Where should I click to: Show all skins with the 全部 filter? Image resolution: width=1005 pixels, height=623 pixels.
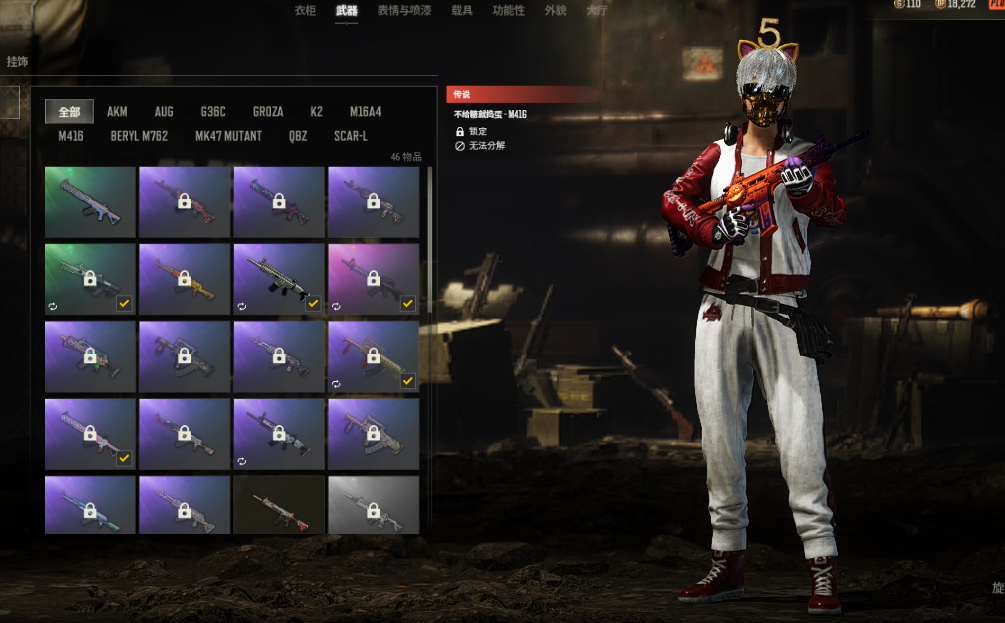coord(69,112)
